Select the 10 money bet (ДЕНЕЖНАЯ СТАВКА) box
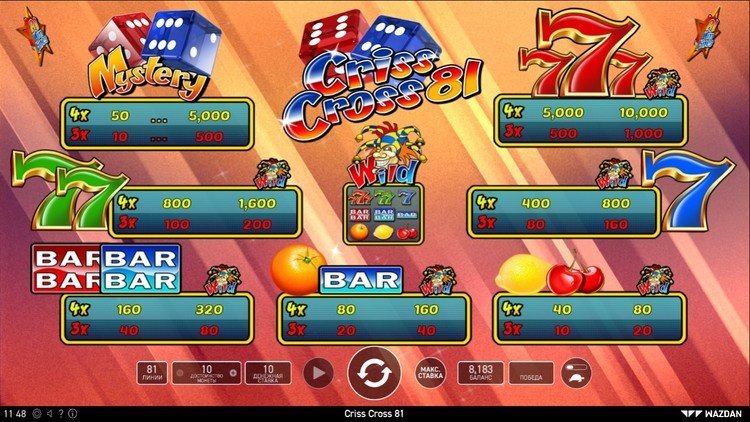750x422 pixels. pyautogui.click(x=268, y=373)
